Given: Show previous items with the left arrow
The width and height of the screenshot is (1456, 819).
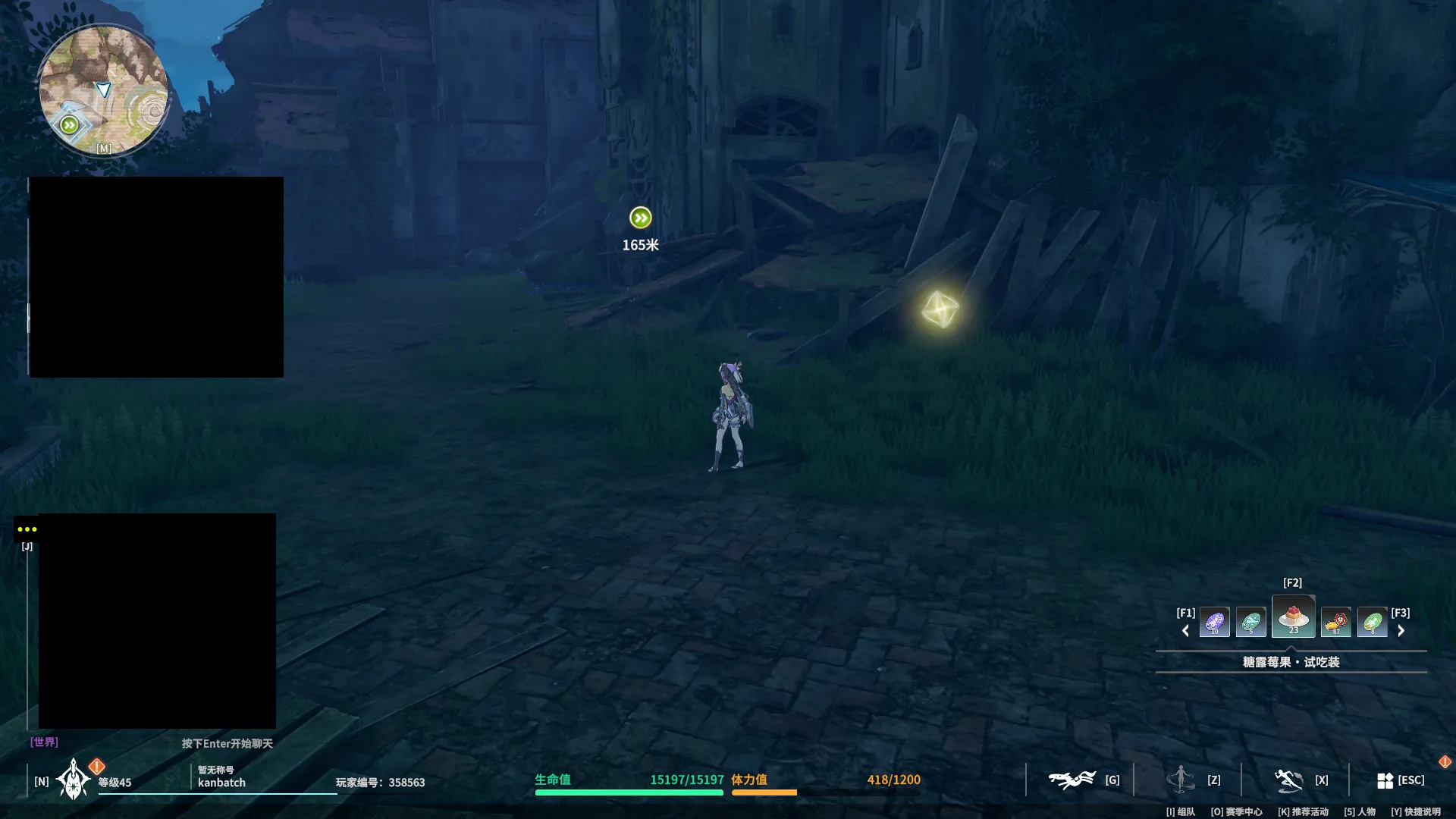Looking at the screenshot, I should click(1186, 631).
